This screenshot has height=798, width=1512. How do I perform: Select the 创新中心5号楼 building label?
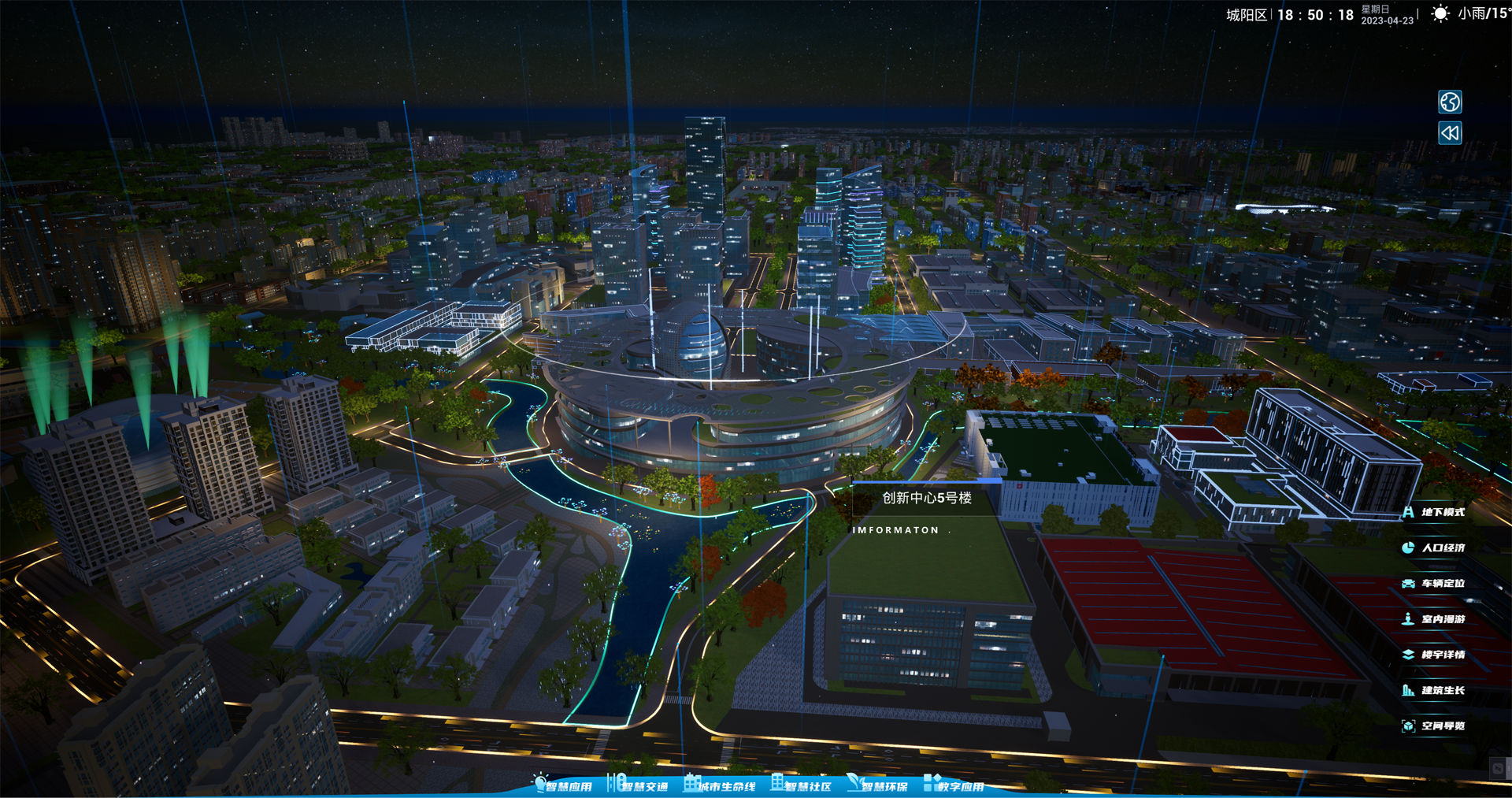click(926, 498)
